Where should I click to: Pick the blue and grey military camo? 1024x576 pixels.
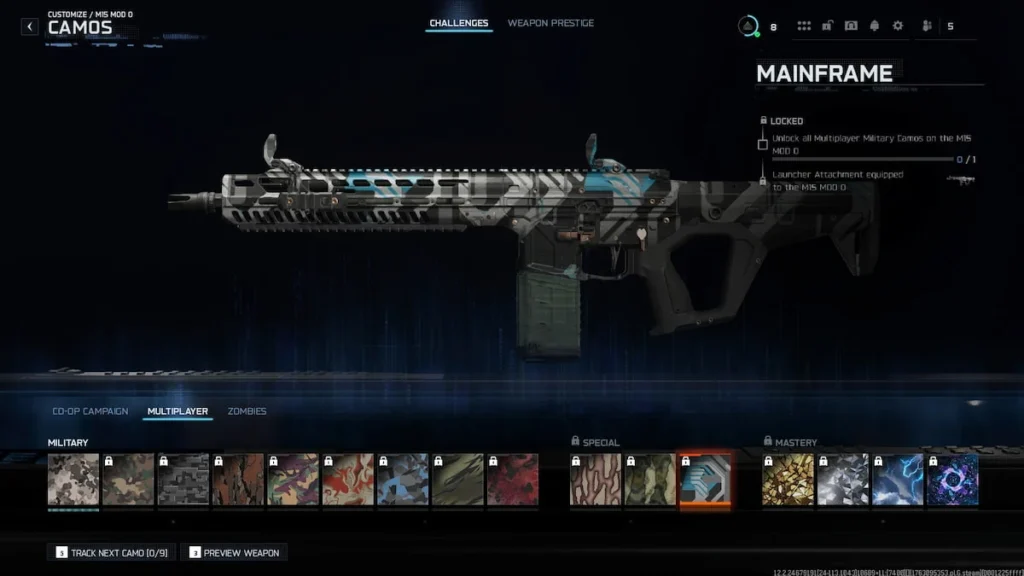(403, 480)
